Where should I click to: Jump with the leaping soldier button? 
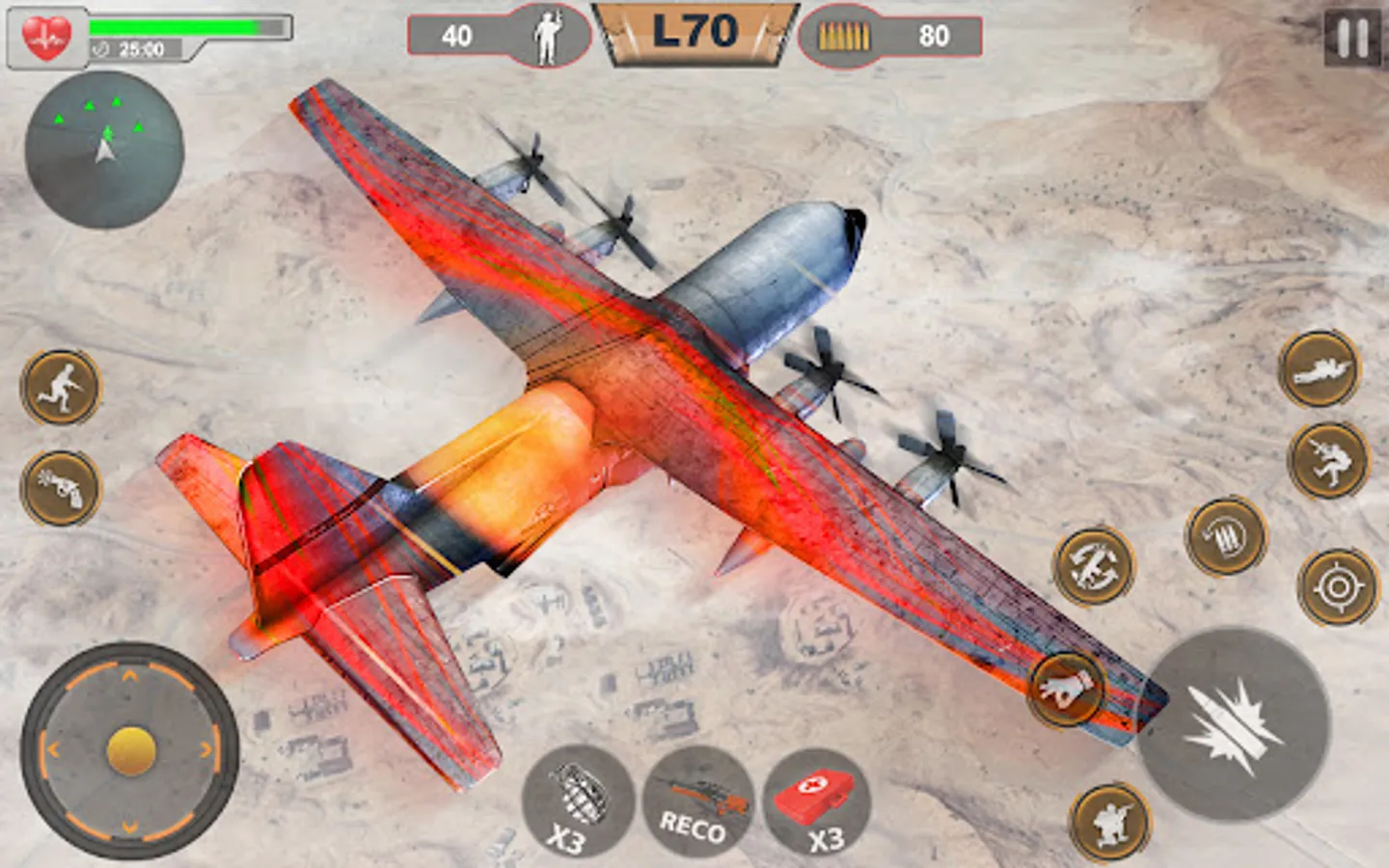1328,459
